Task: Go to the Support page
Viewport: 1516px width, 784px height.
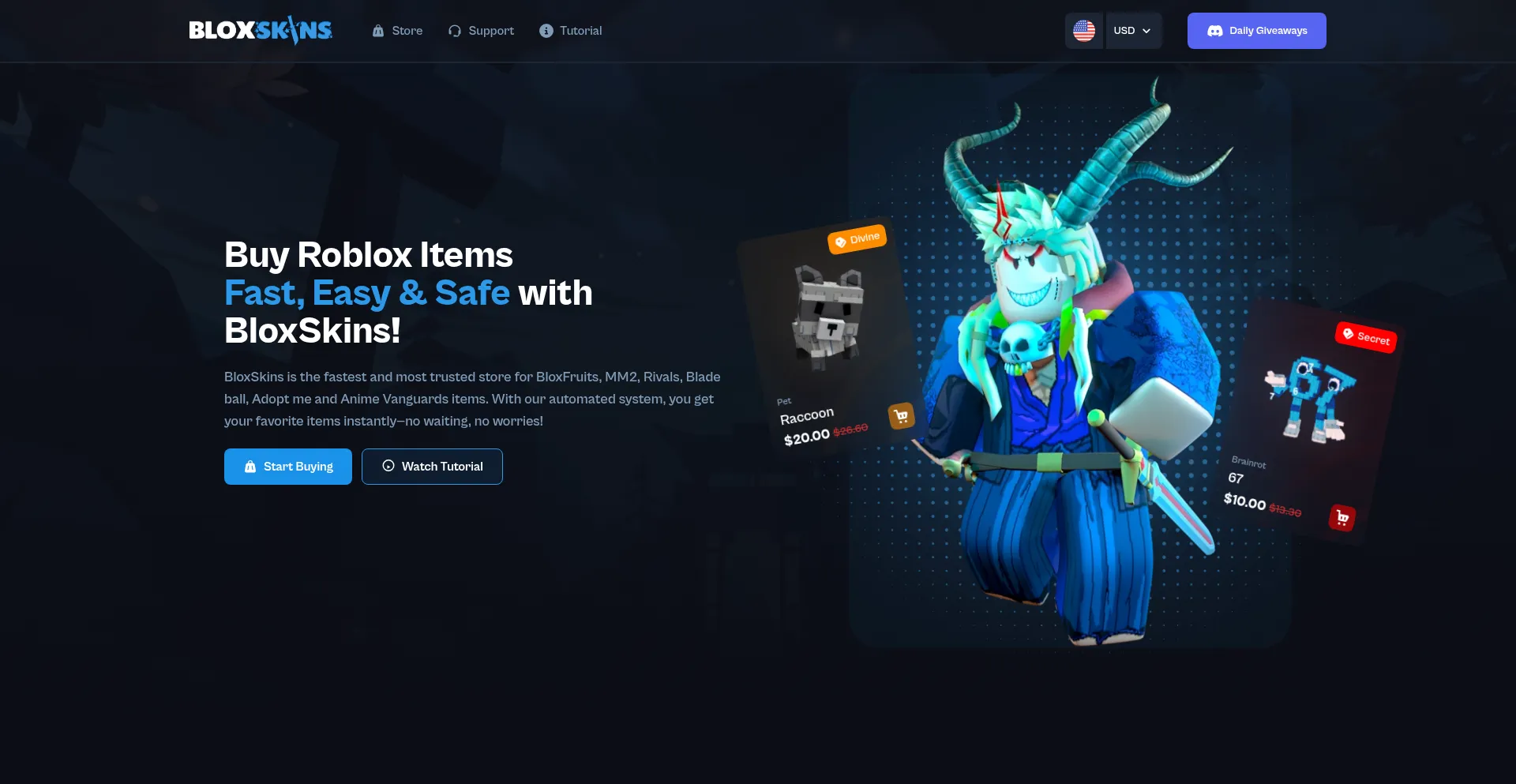Action: point(481,31)
